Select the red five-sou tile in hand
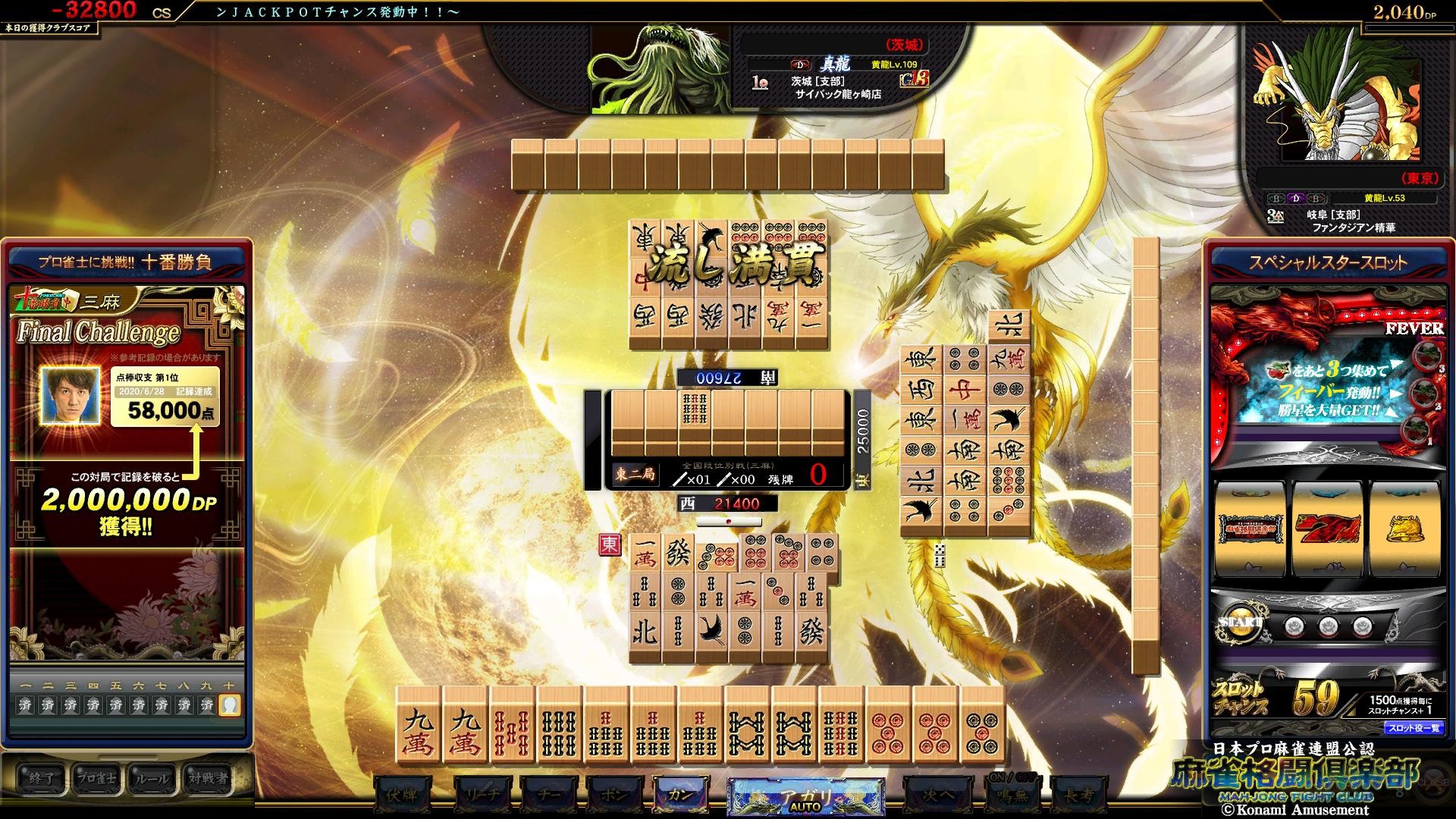The height and width of the screenshot is (819, 1456). (512, 725)
